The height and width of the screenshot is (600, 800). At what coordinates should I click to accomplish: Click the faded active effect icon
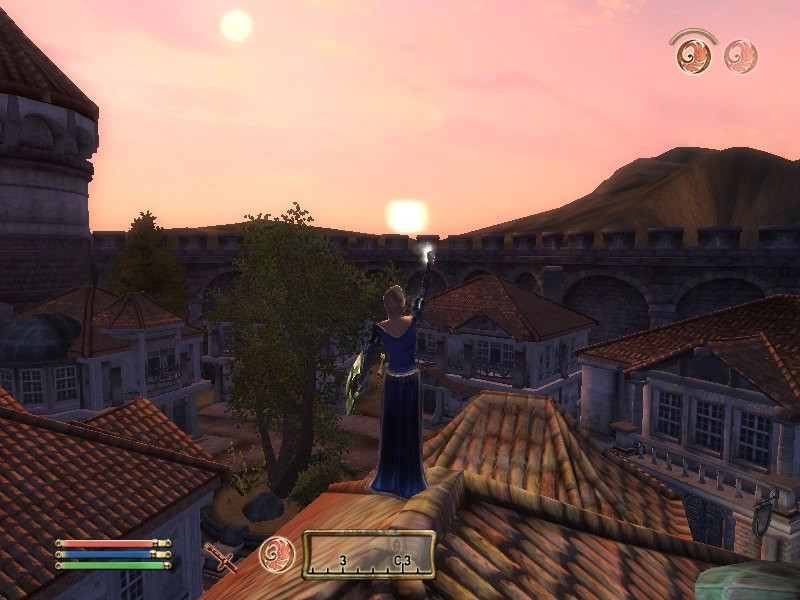(741, 56)
